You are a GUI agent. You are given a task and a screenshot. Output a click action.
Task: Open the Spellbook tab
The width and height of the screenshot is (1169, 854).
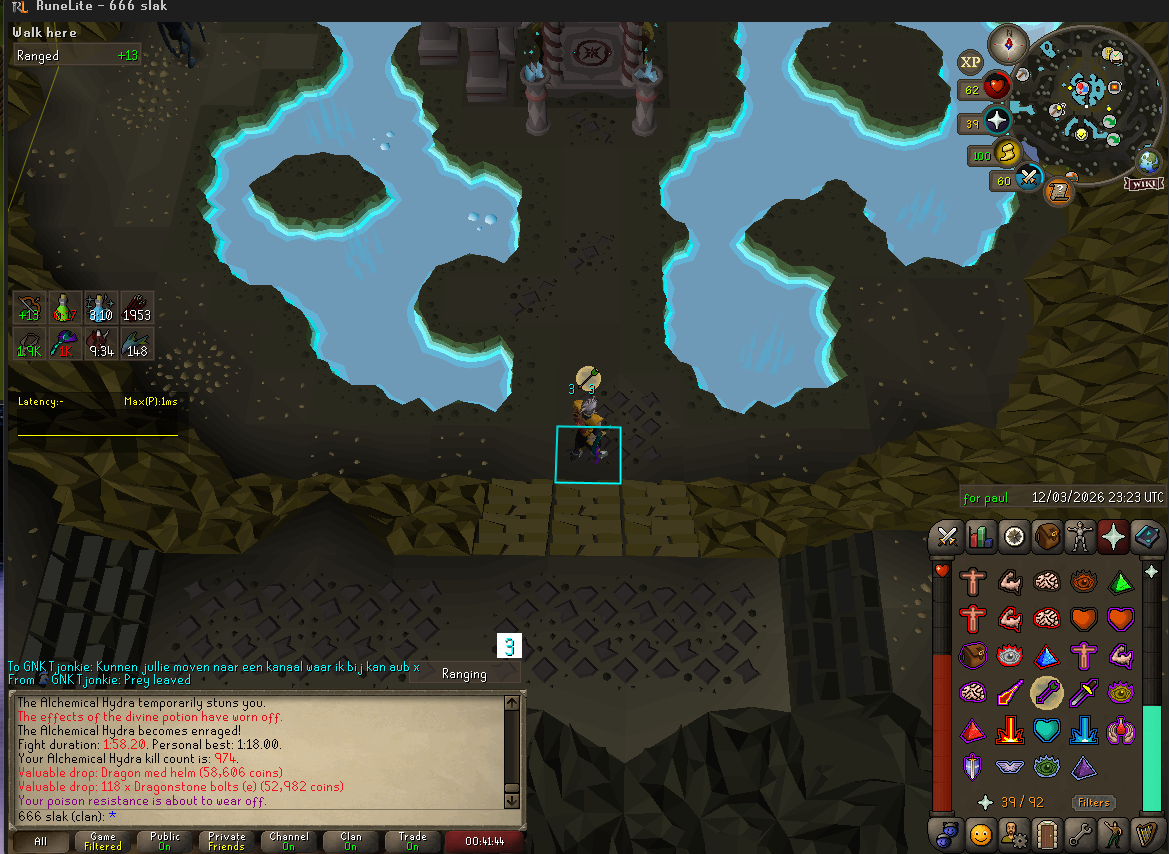1147,537
